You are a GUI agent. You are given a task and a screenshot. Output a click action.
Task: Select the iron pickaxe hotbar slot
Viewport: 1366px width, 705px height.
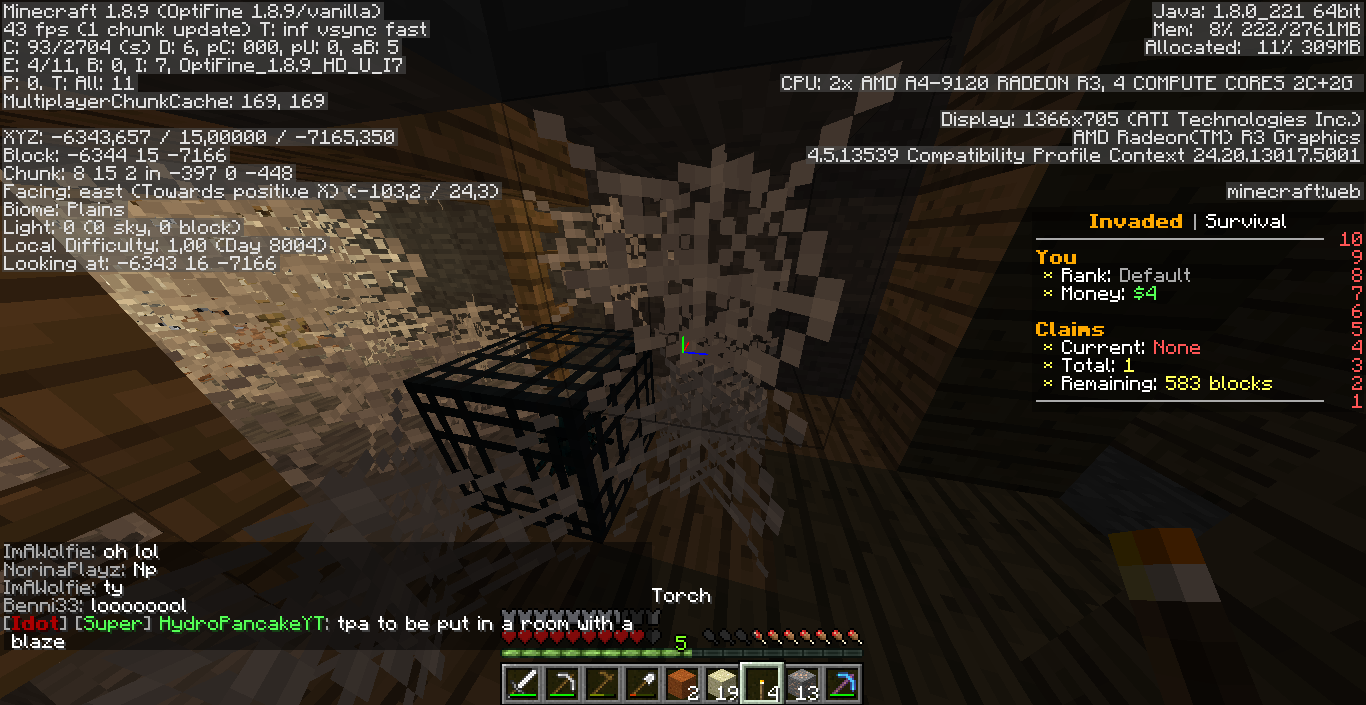[x=563, y=684]
